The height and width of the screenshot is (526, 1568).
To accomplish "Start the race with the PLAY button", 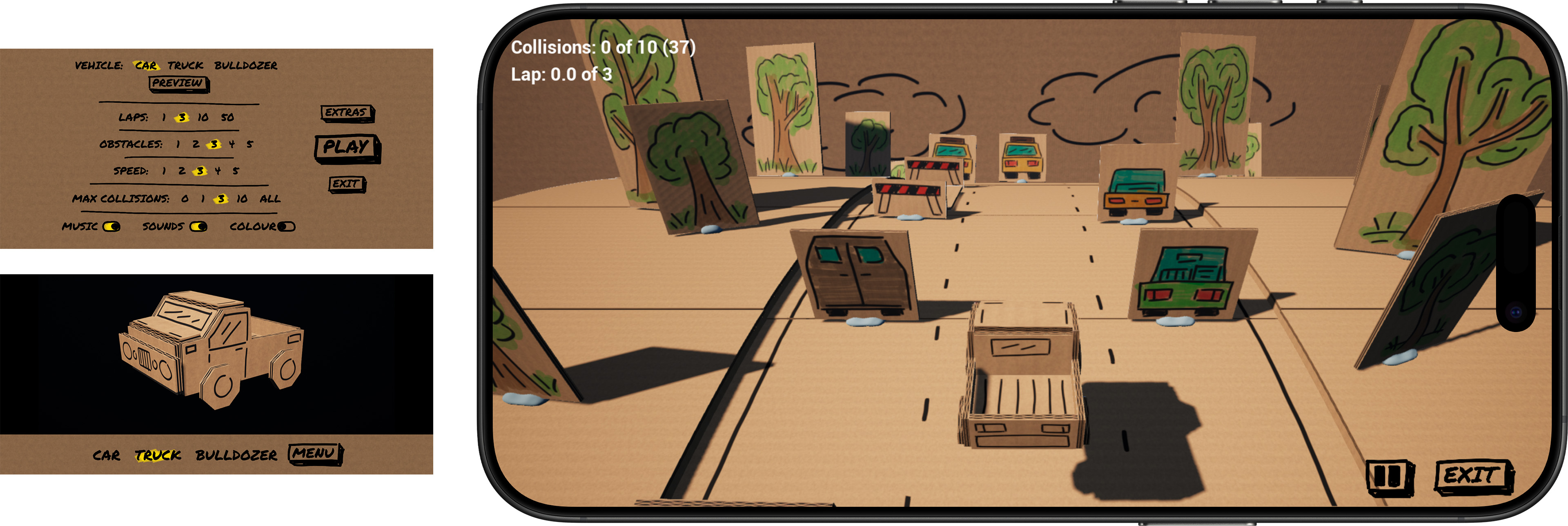I will point(346,148).
